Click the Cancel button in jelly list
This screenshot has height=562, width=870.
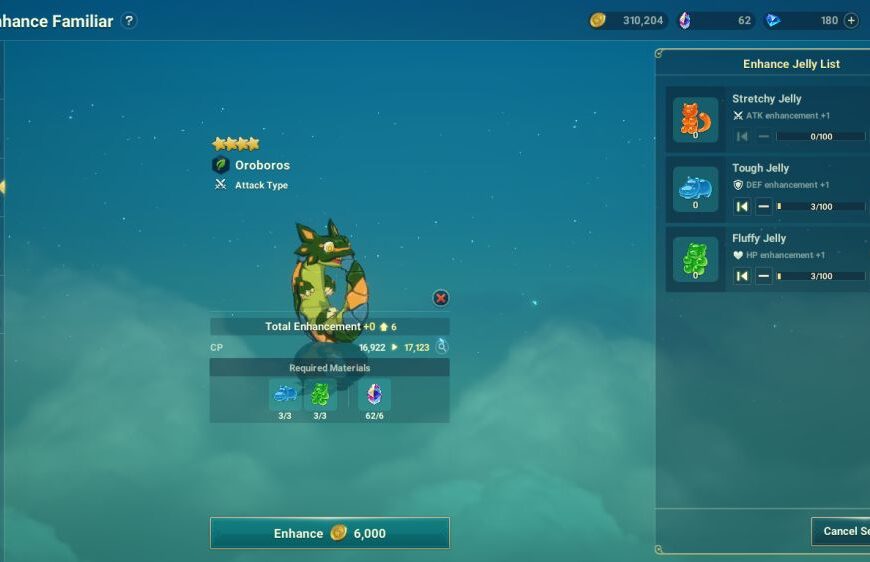coord(842,531)
